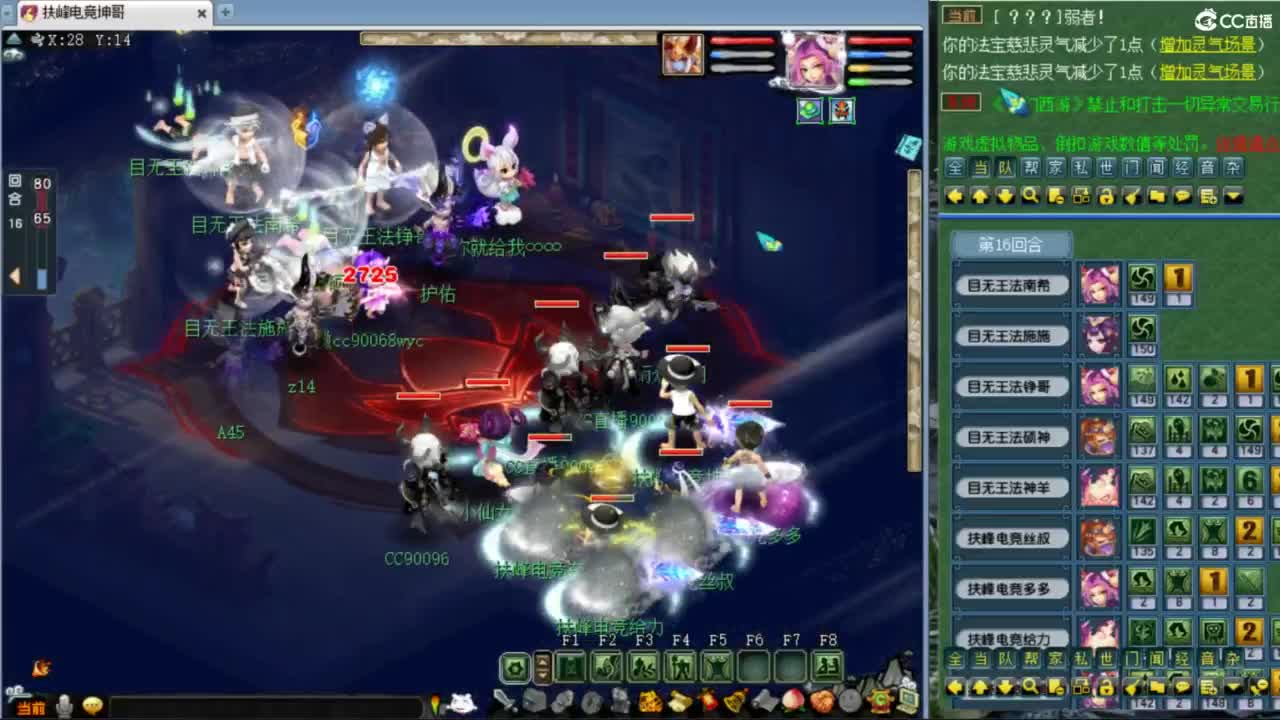Viewport: 1280px width, 720px height.
Task: Toggle the green gear auto-battle button
Action: [516, 668]
